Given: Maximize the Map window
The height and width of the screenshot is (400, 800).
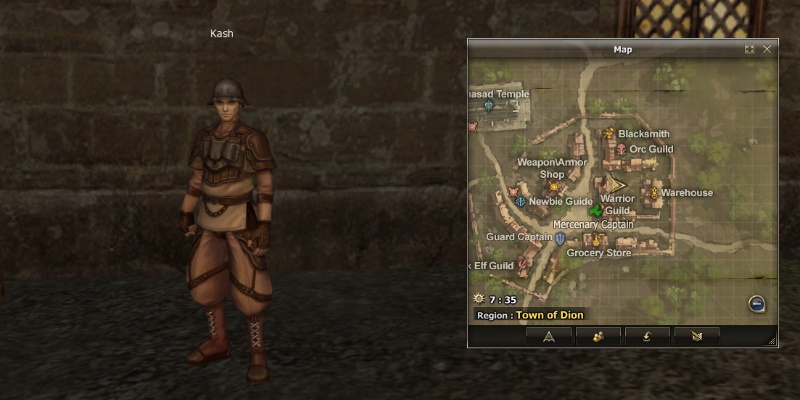Looking at the screenshot, I should pos(750,49).
